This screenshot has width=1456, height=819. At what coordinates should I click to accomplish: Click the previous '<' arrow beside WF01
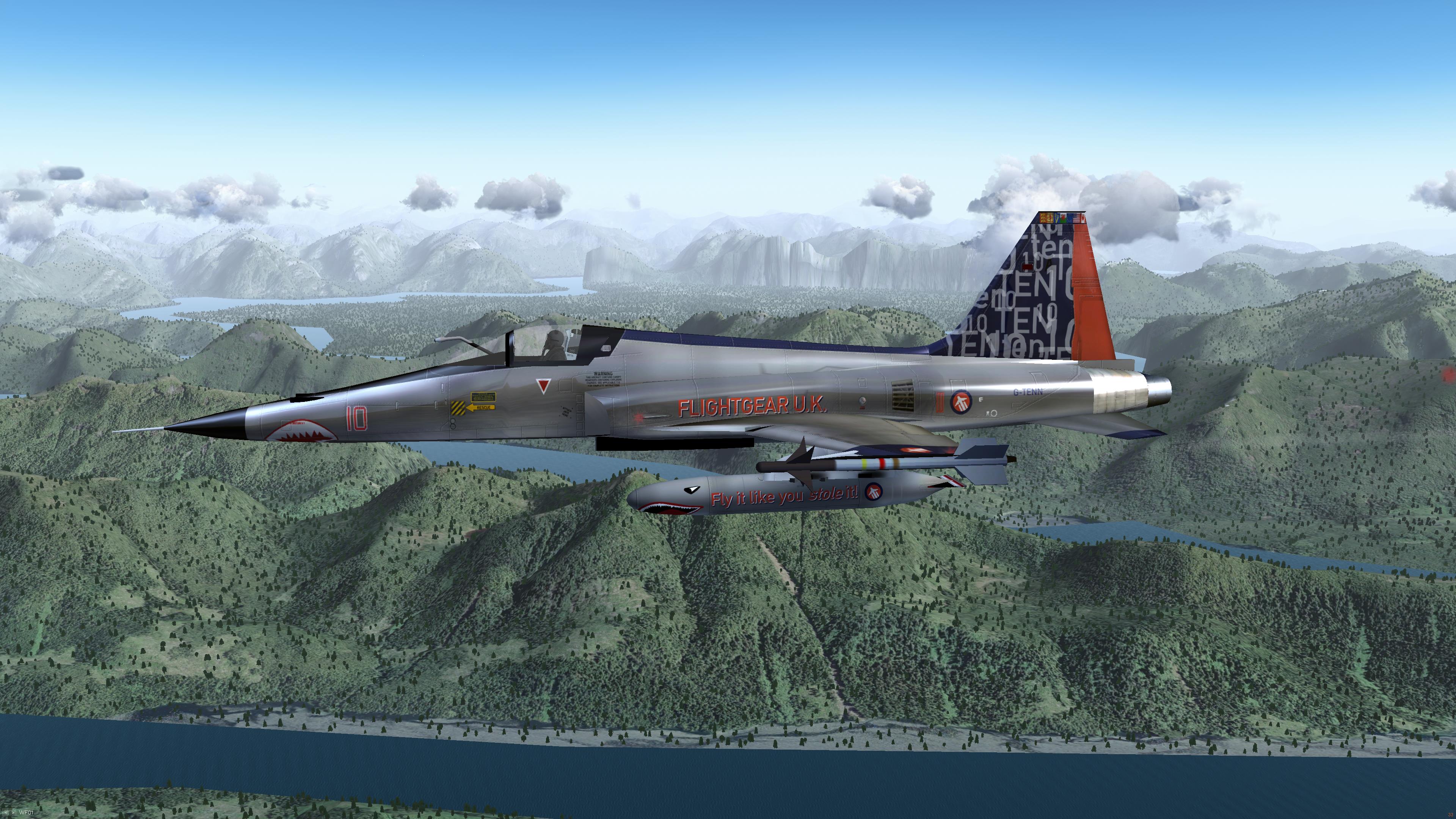click(x=6, y=813)
